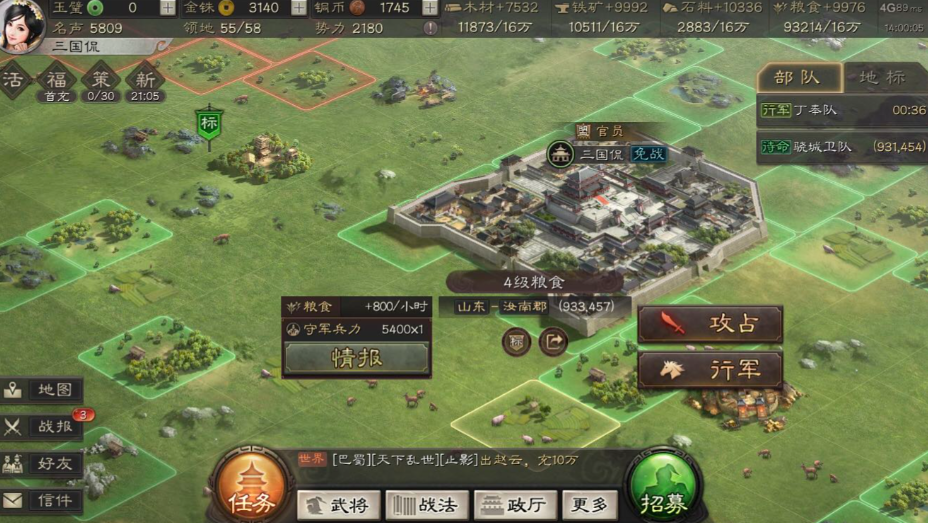
Task: Open the 武将 generals menu
Action: [x=338, y=505]
